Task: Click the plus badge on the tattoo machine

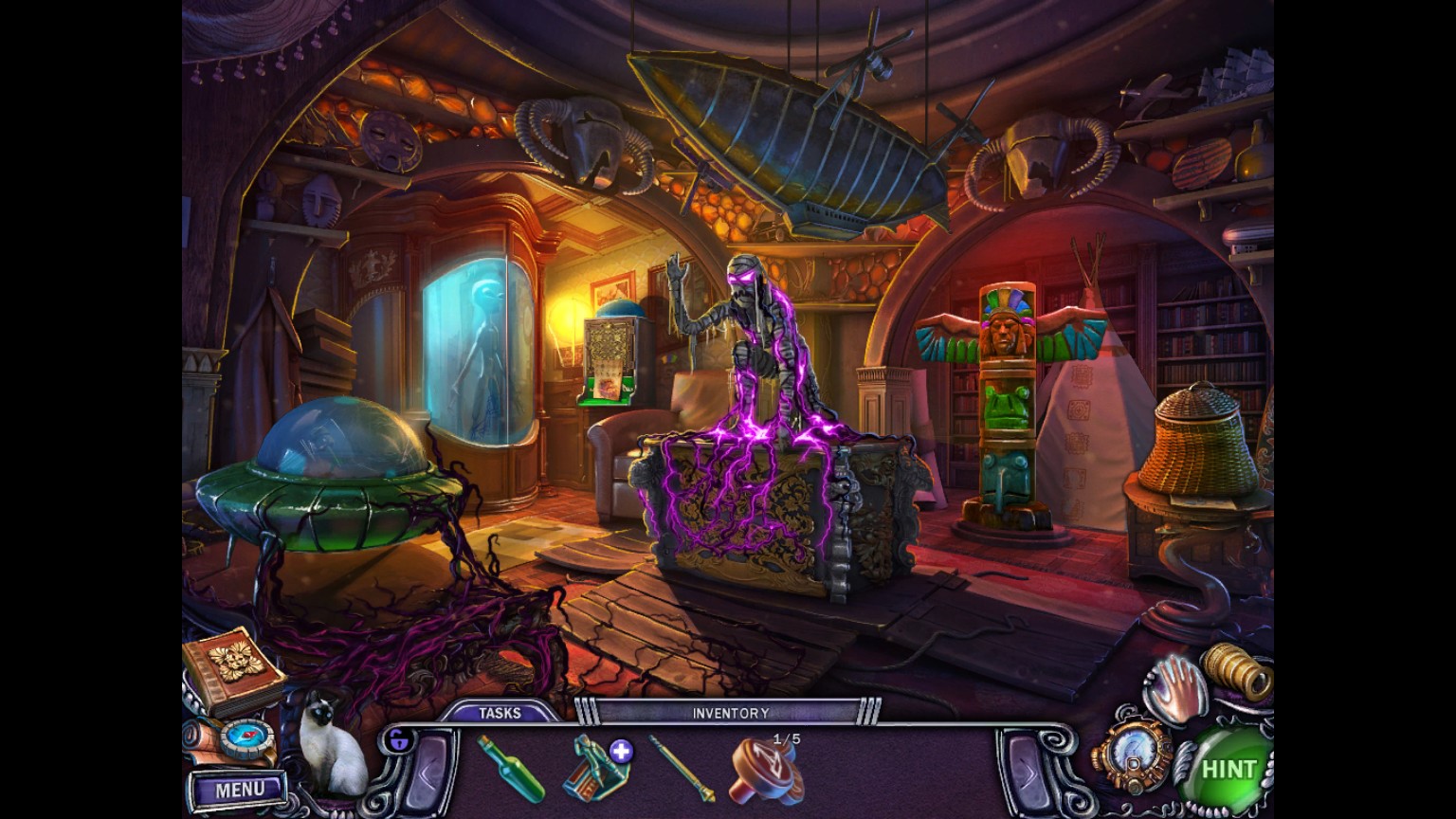Action: [621, 748]
